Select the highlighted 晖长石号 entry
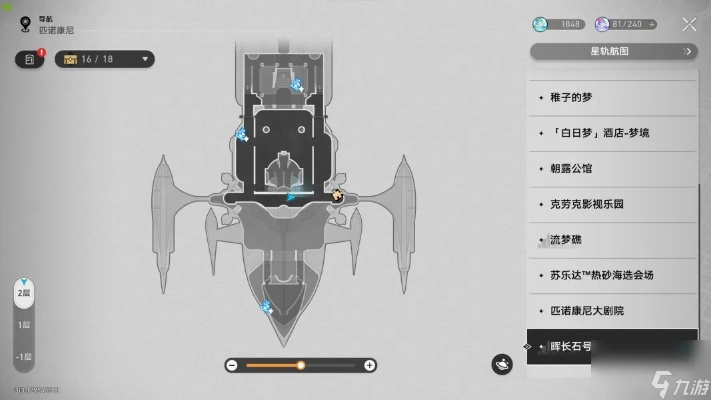This screenshot has width=711, height=400. point(611,346)
